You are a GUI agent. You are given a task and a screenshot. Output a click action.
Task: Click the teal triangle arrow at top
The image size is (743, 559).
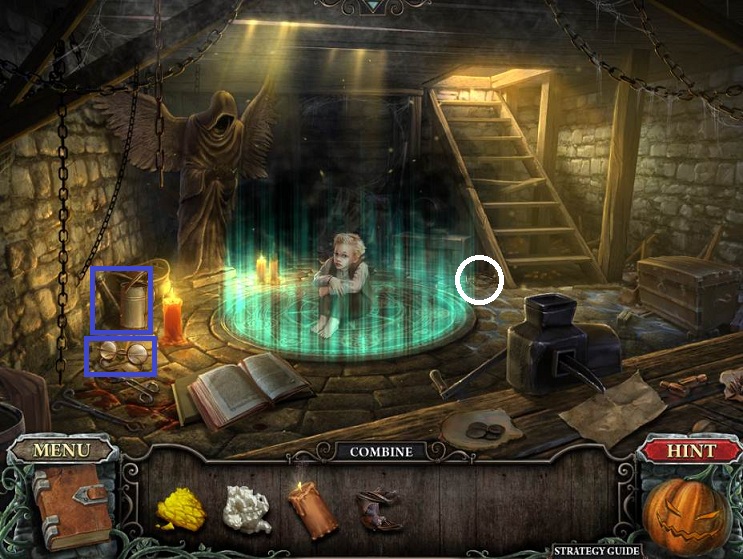pos(374,5)
